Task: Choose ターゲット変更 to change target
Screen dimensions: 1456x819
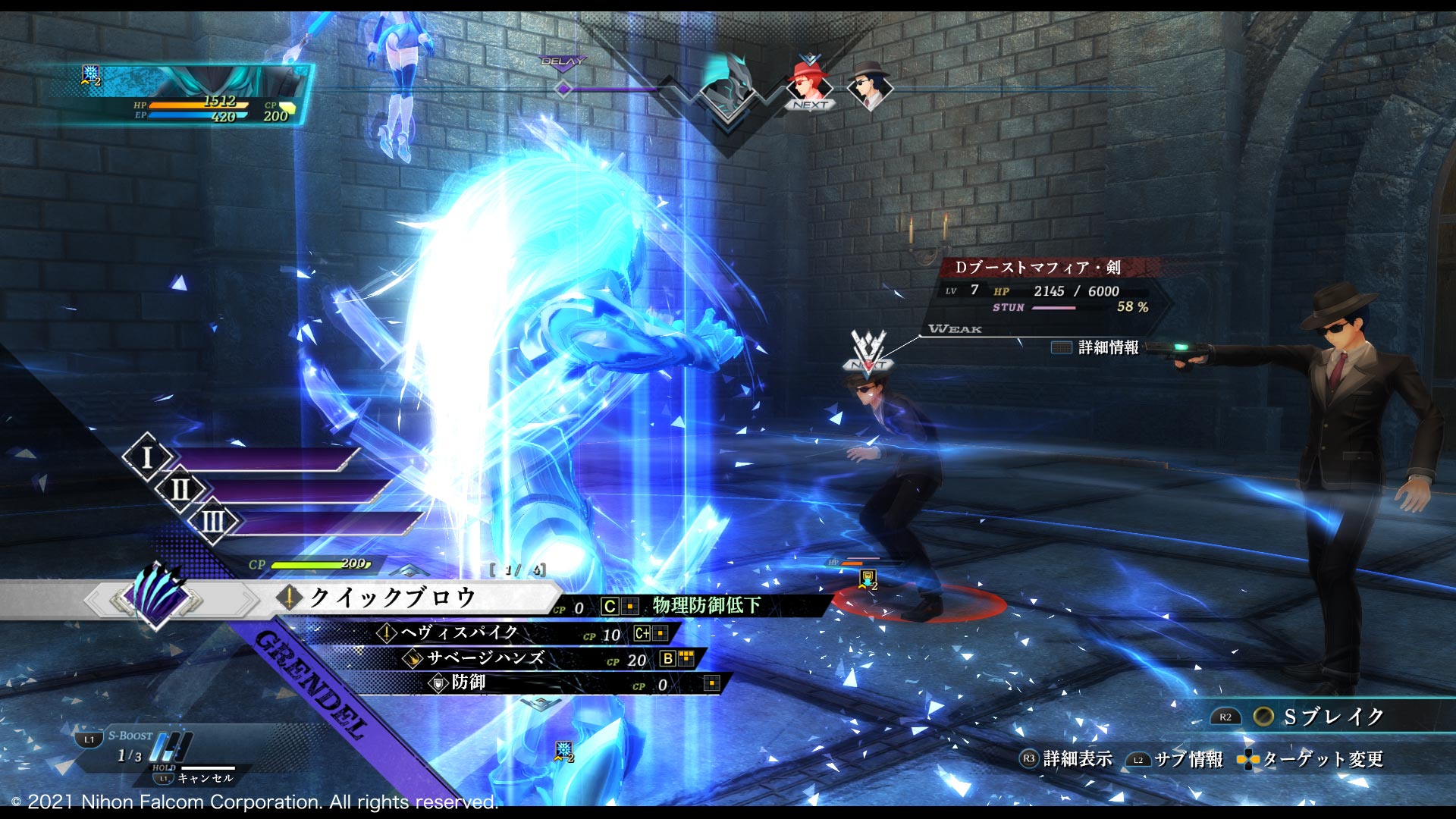Action: [x=1310, y=759]
